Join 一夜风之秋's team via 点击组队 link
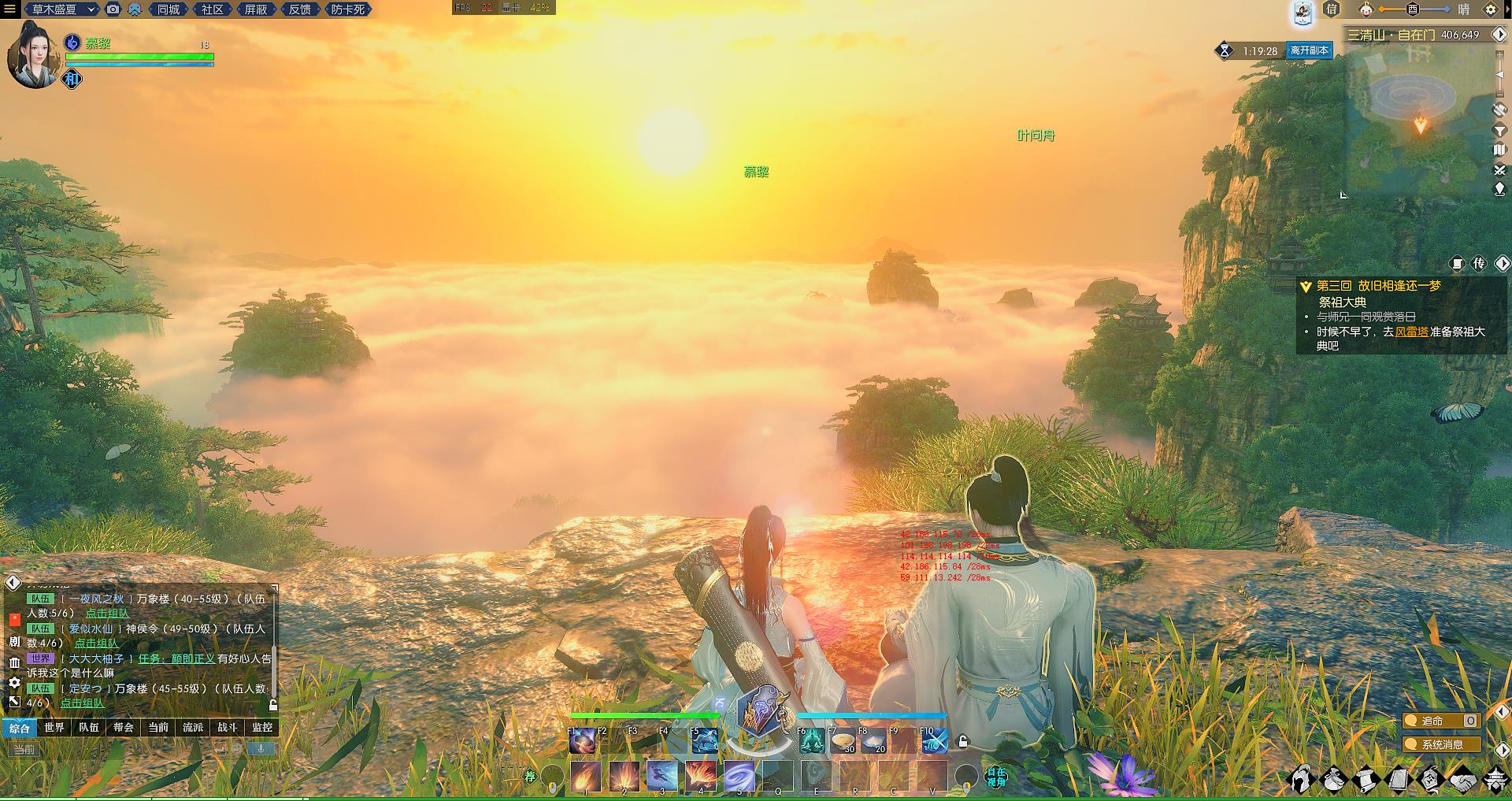The width and height of the screenshot is (1512, 801). [x=107, y=614]
